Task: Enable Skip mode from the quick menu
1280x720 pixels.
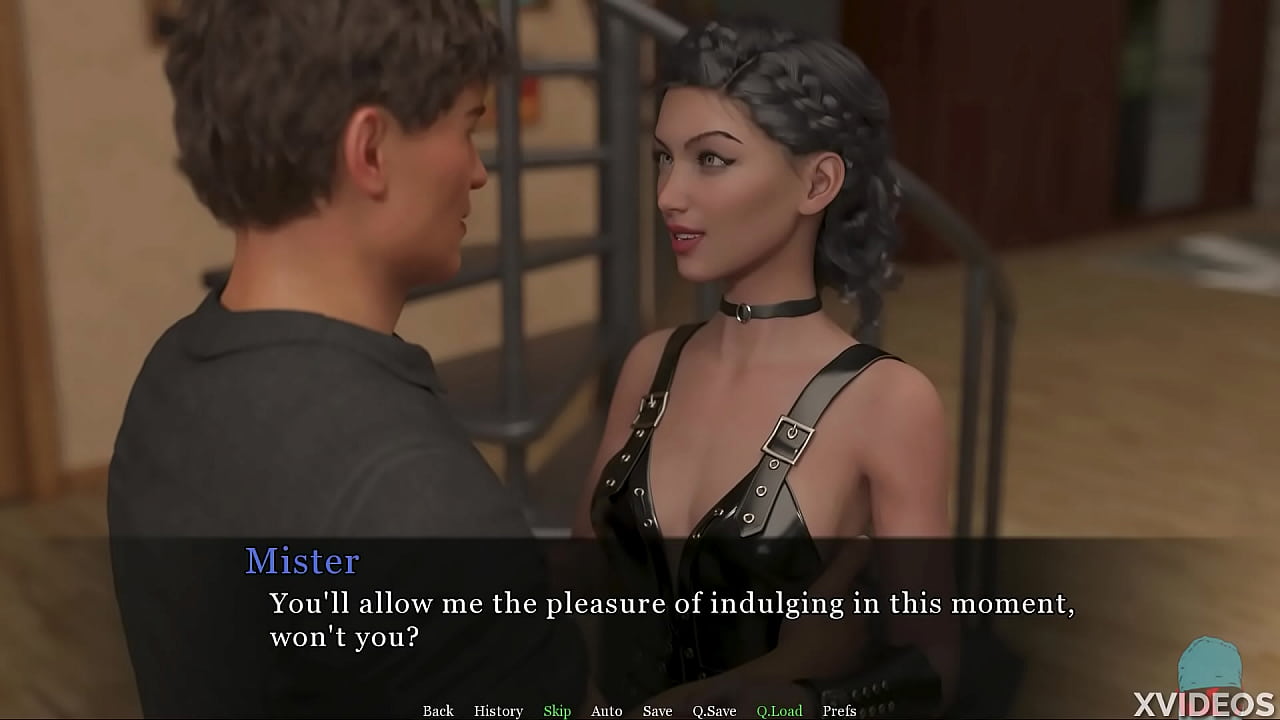Action: tap(557, 710)
